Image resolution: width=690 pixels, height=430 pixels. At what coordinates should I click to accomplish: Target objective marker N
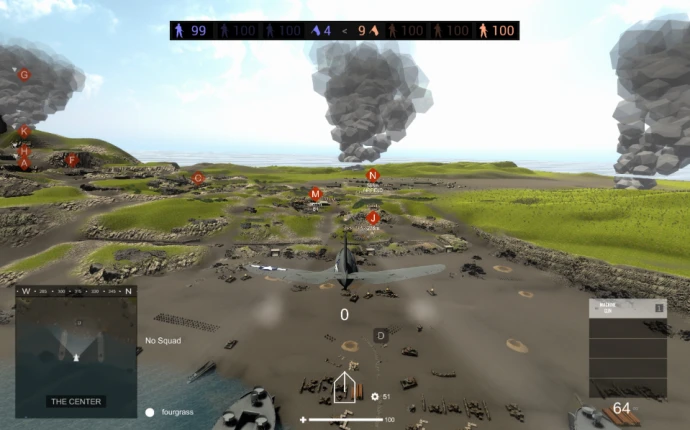coord(373,175)
